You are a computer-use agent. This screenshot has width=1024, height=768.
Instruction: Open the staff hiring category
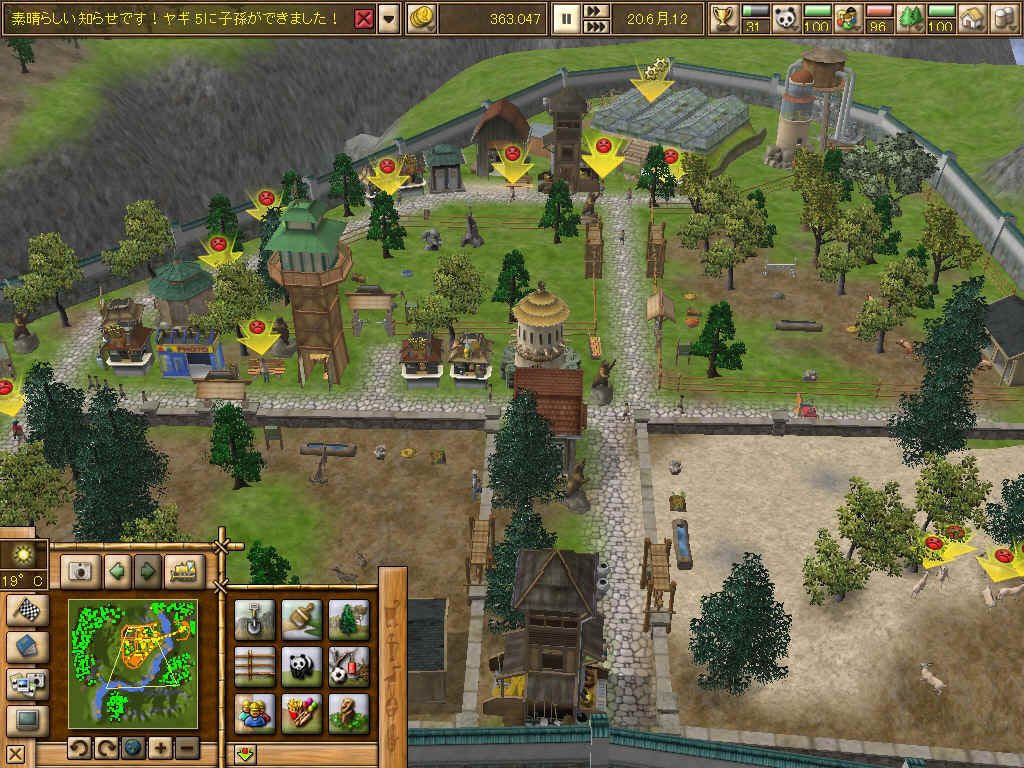point(255,713)
